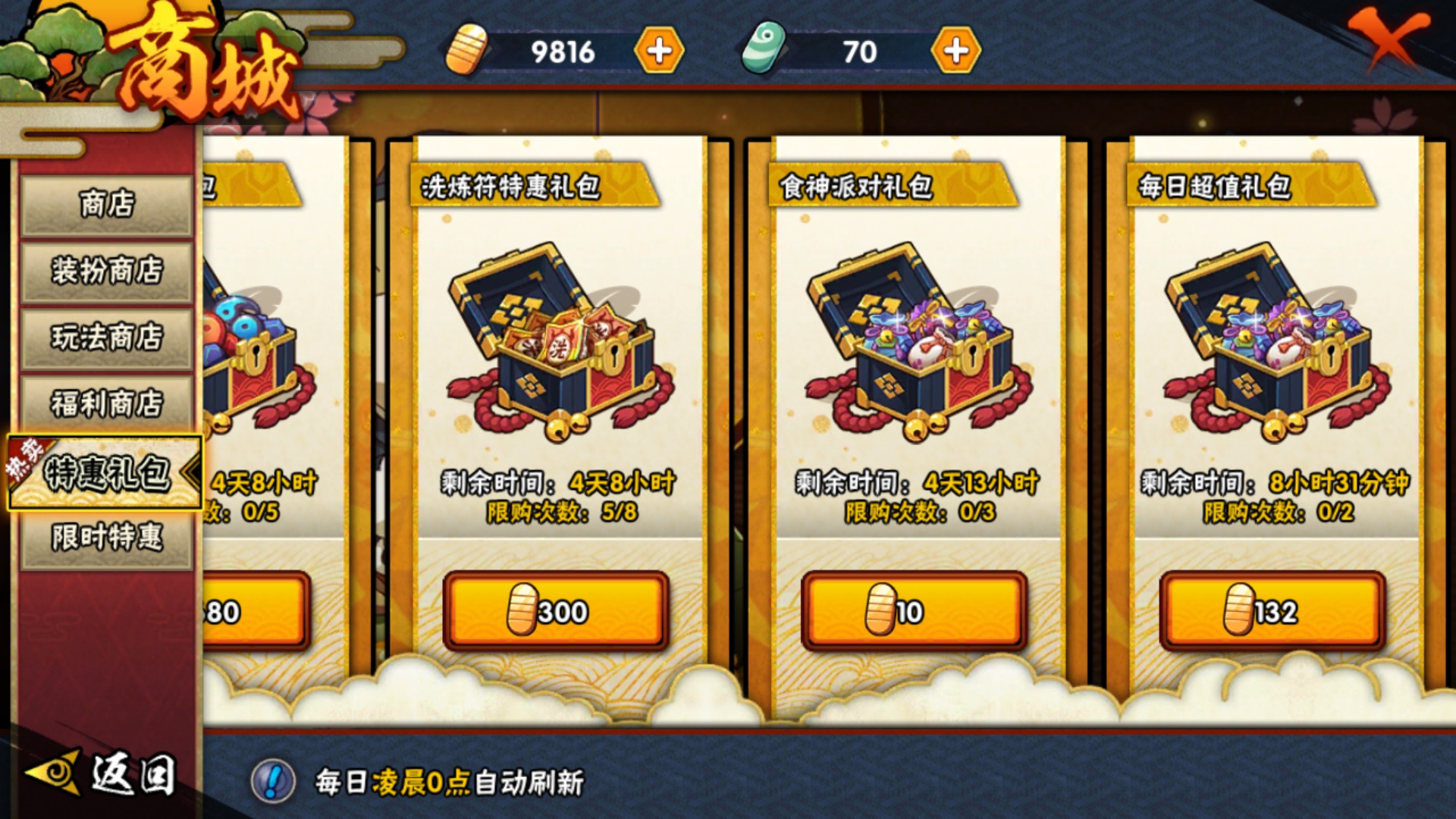
Task: Click the gold coin currency icon
Action: click(468, 52)
